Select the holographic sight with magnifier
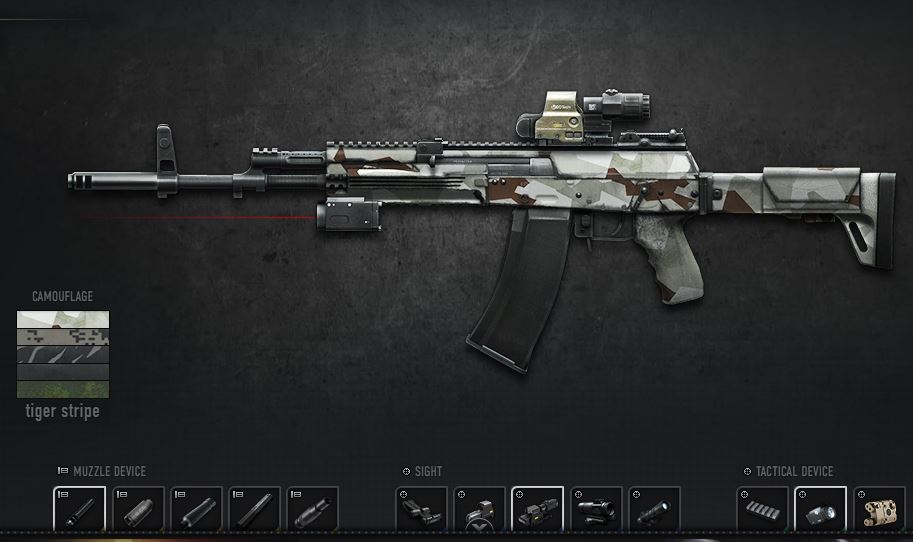Viewport: 913px width, 542px height. tap(537, 510)
